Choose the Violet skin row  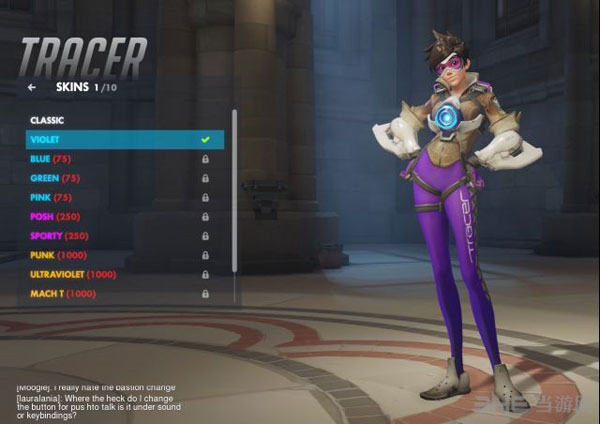pyautogui.click(x=120, y=139)
